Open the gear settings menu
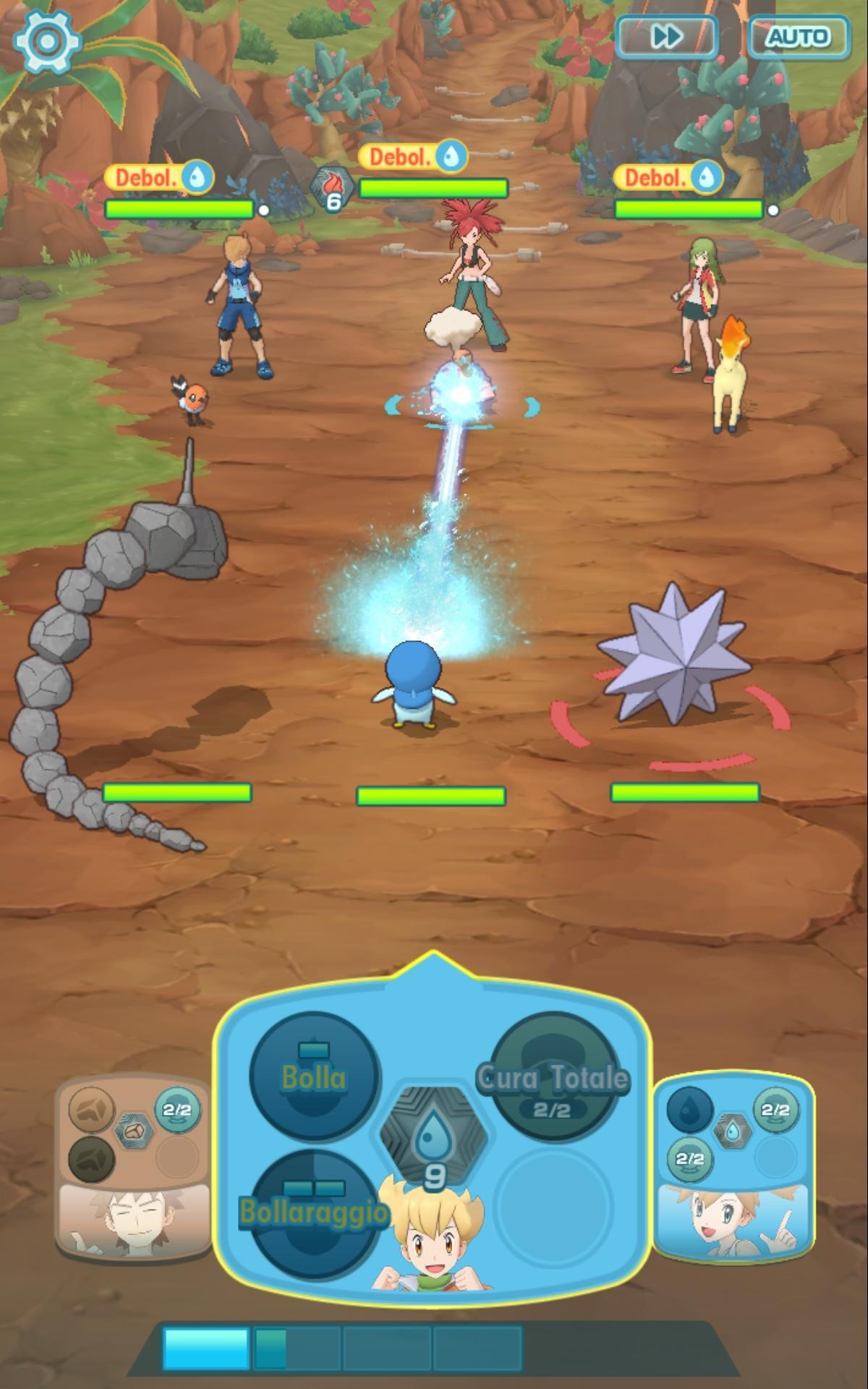The width and height of the screenshot is (868, 1389). (46, 40)
